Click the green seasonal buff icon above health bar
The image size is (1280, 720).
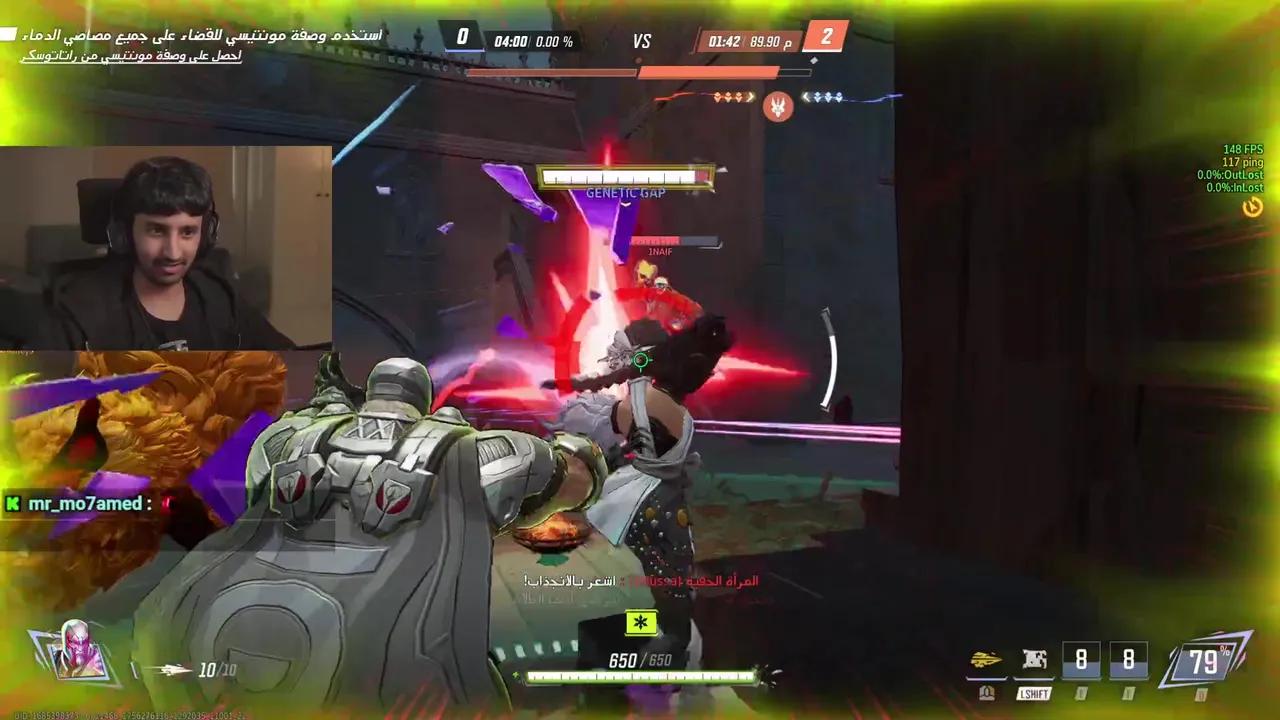pos(640,623)
